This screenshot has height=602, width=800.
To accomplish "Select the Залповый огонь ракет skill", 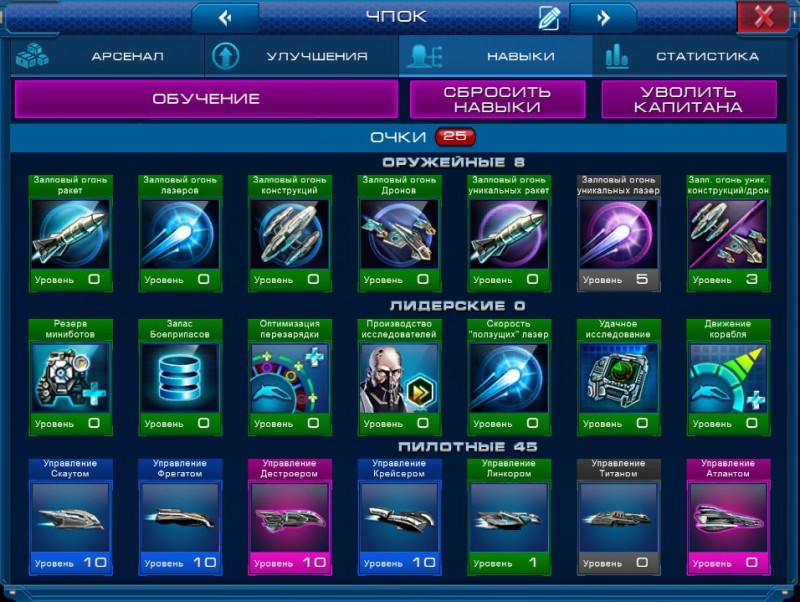I will (x=71, y=233).
